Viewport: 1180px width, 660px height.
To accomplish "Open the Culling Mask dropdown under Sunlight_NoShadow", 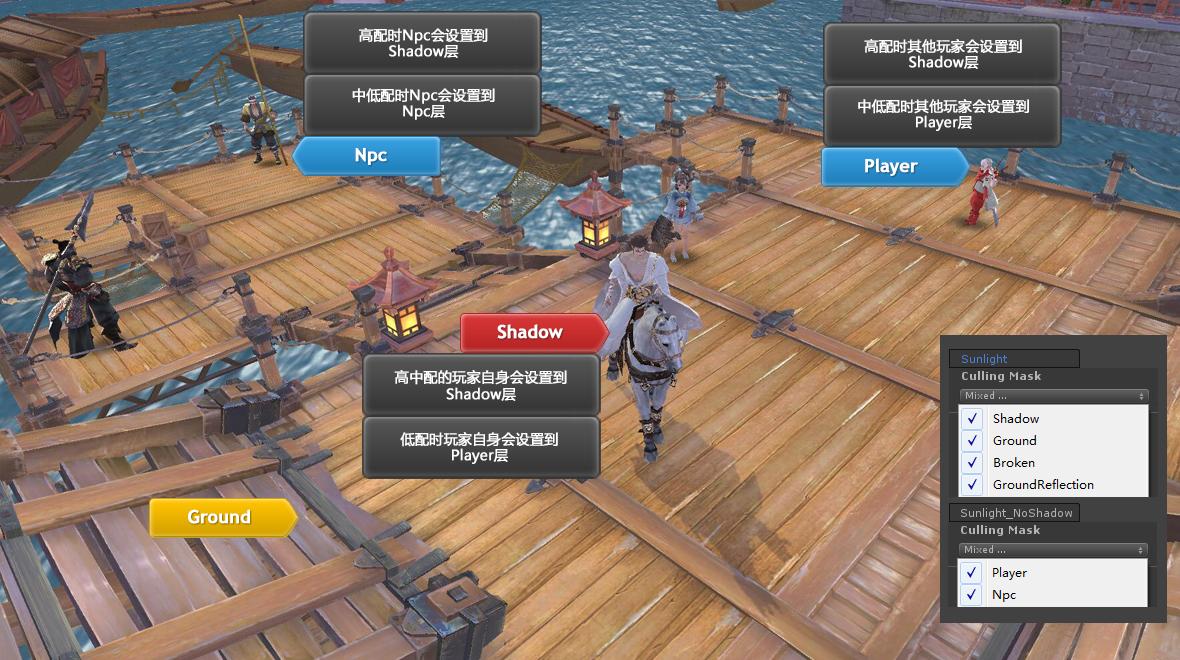I will 1053,550.
